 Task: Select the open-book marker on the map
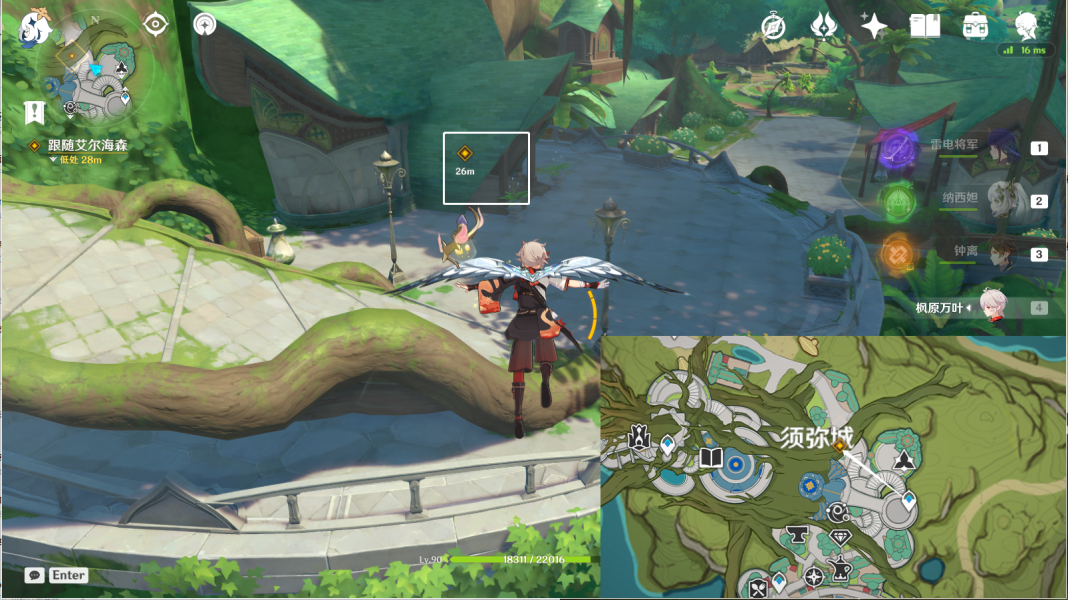pyautogui.click(x=711, y=458)
